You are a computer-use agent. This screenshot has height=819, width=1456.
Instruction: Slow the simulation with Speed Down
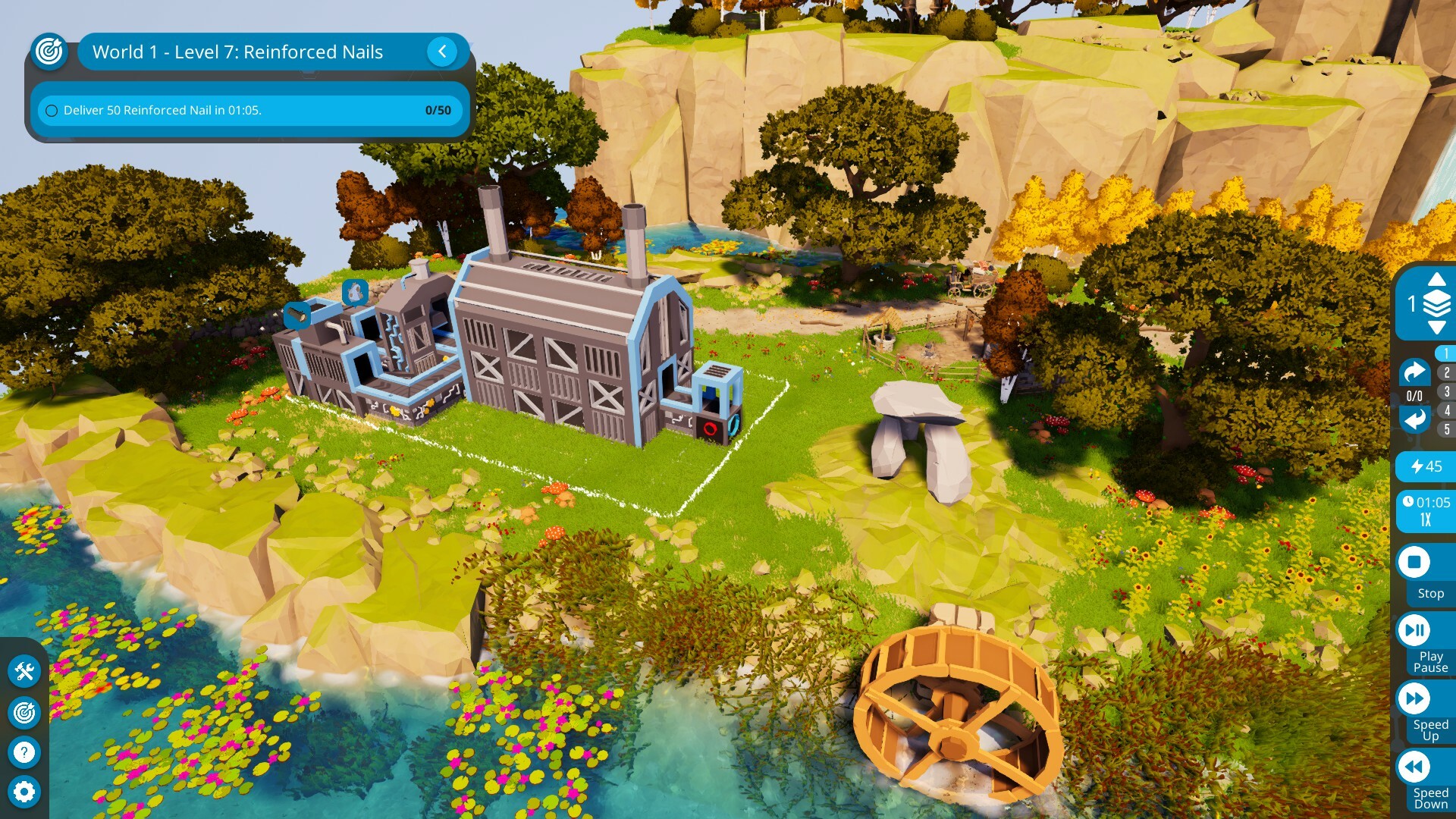(1414, 767)
